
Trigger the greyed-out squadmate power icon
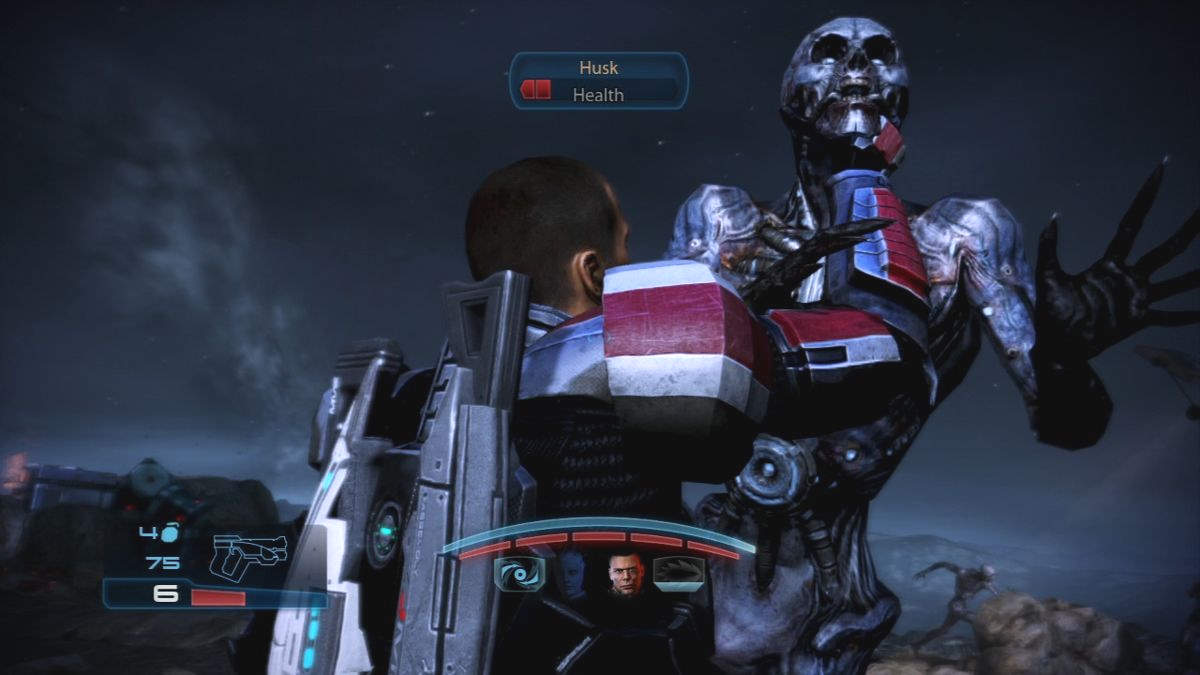point(679,573)
